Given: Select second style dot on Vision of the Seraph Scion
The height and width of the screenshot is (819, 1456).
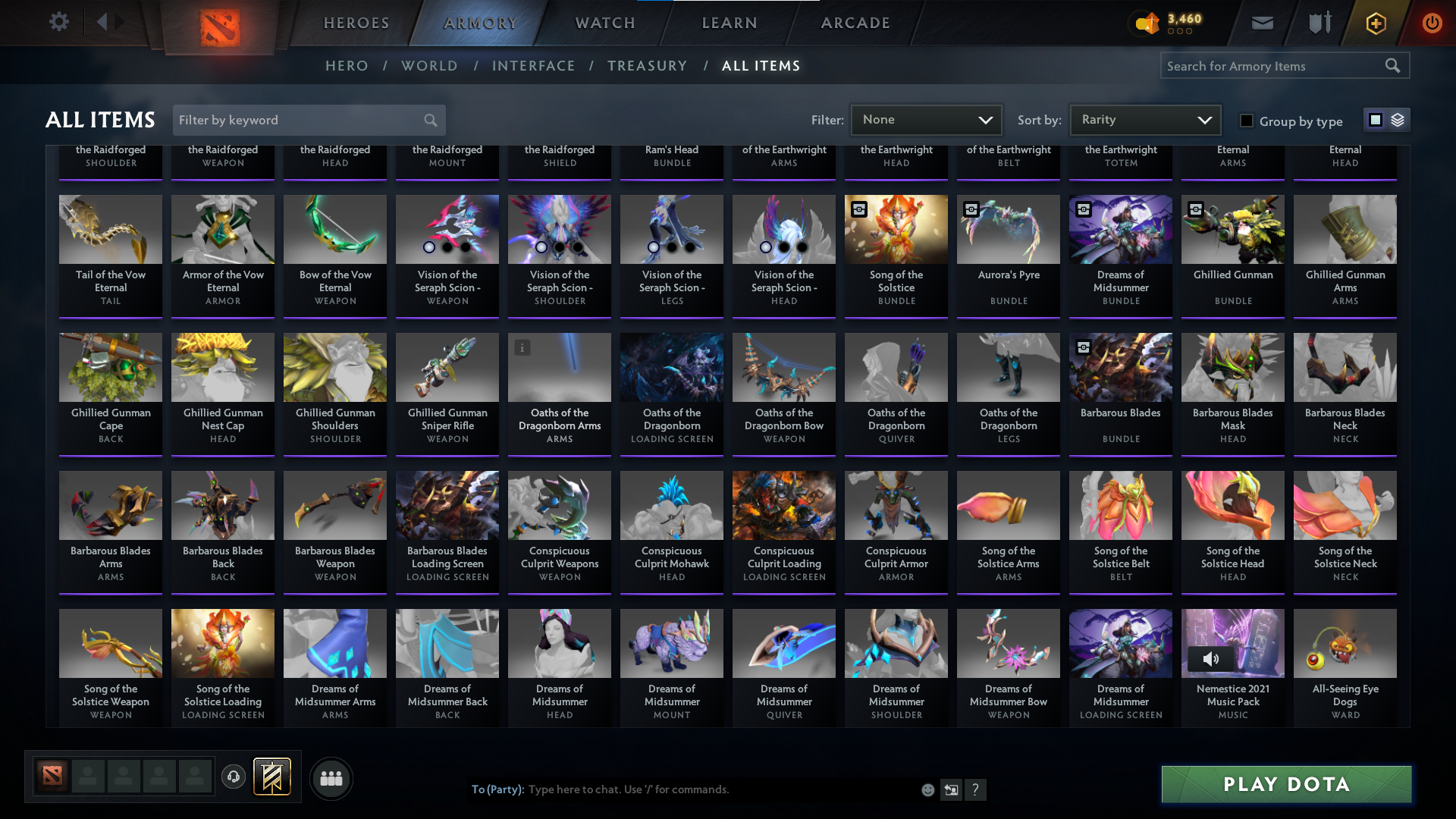Looking at the screenshot, I should [x=447, y=246].
